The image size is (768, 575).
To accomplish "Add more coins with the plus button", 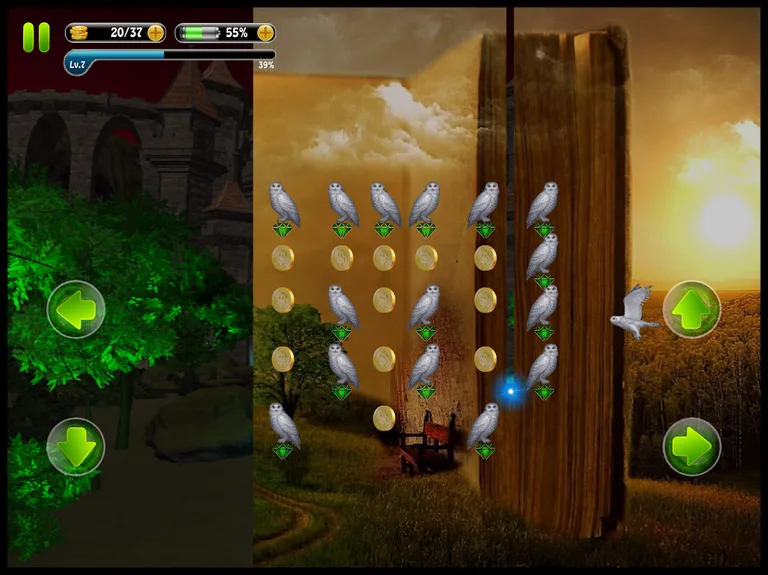I will point(155,33).
